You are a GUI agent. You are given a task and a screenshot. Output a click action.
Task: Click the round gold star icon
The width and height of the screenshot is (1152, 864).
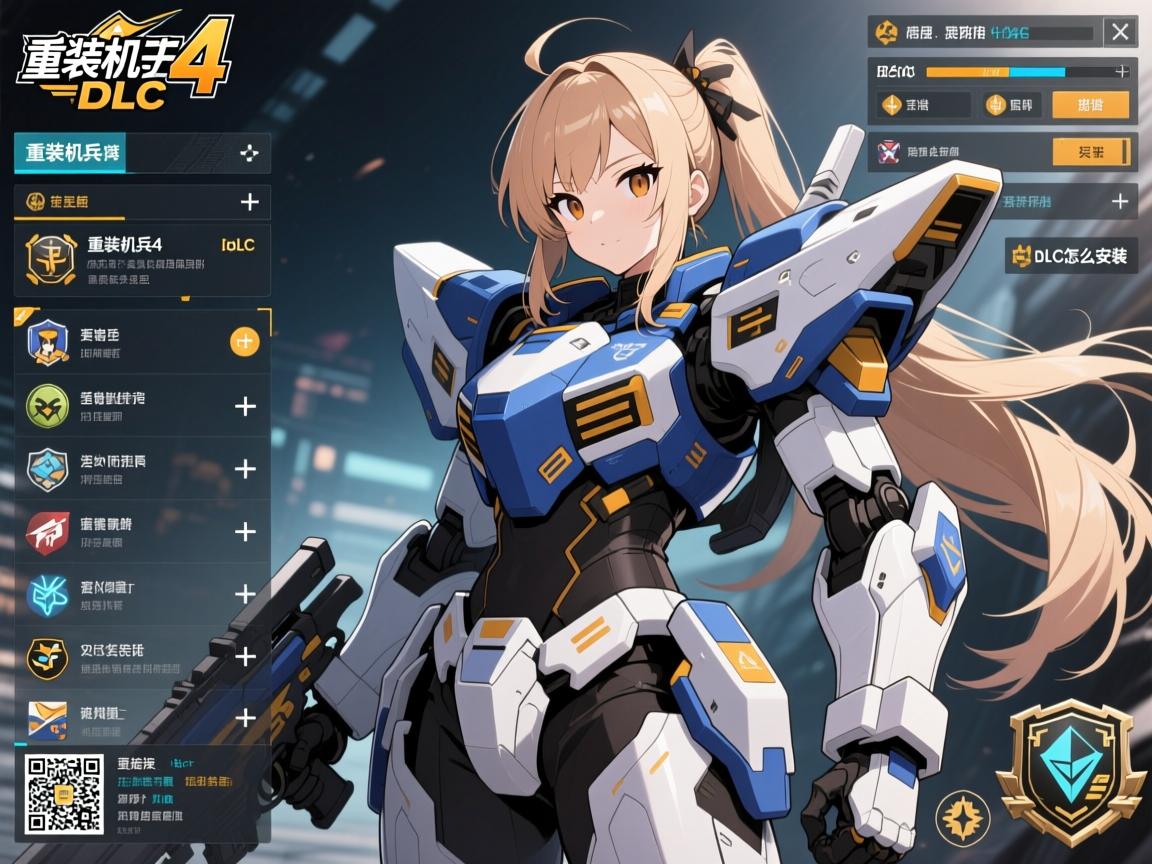pyautogui.click(x=962, y=816)
